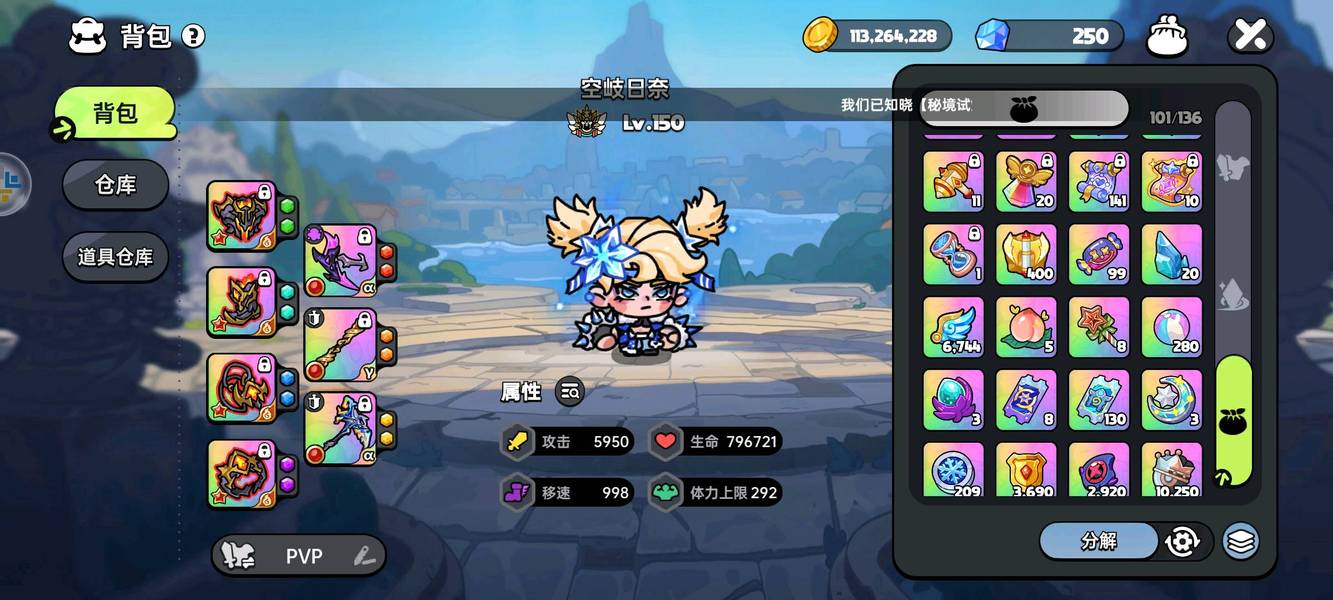Image resolution: width=1333 pixels, height=600 pixels.
Task: Select the 背包 tab
Action: 115,113
